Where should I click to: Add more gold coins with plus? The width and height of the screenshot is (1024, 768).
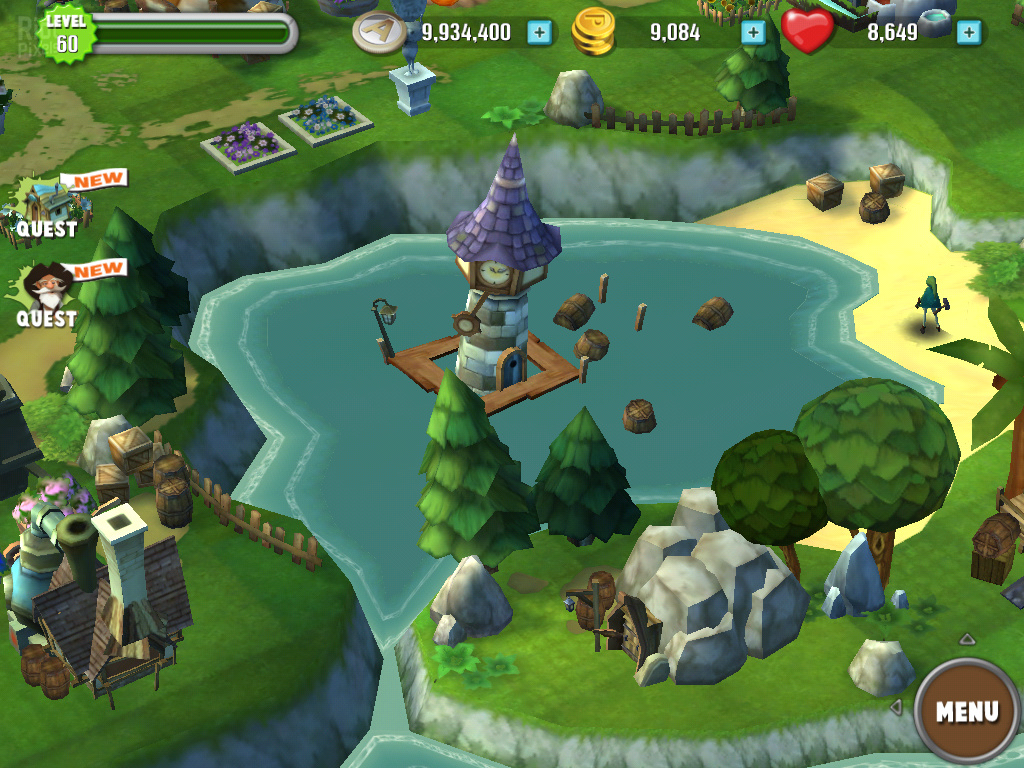coord(753,32)
